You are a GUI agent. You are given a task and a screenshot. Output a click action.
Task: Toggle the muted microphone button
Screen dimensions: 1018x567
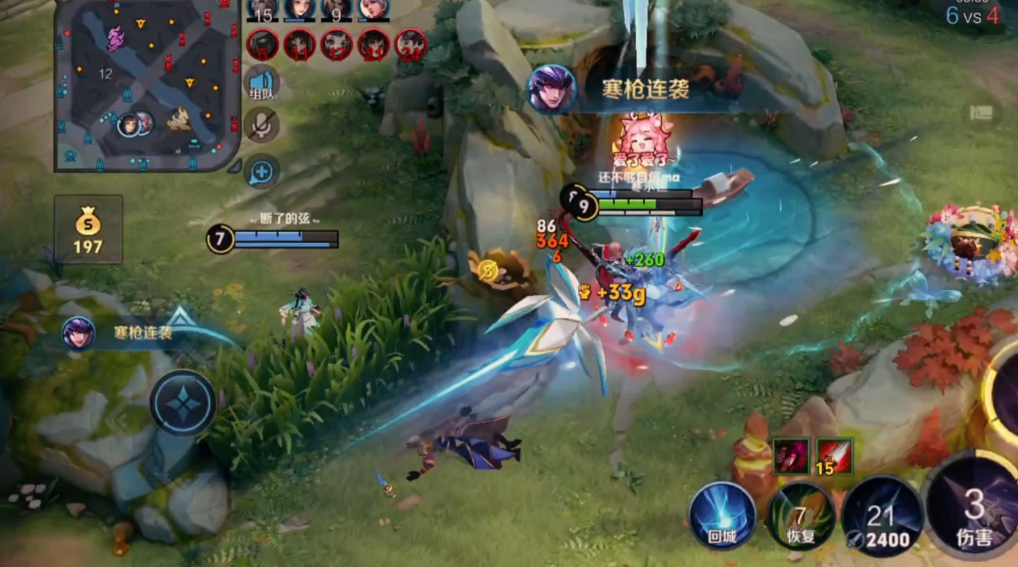pos(262,125)
